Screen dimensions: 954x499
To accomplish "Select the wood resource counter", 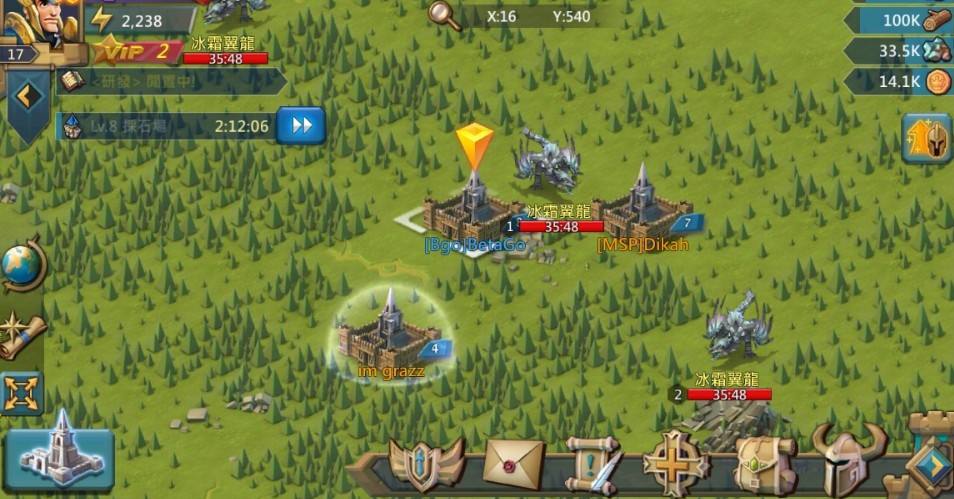I will click(902, 19).
